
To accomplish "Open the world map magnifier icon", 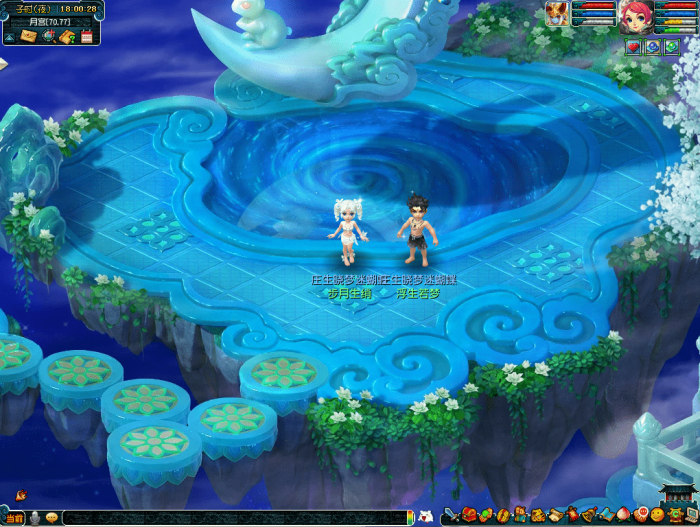I will (49, 36).
